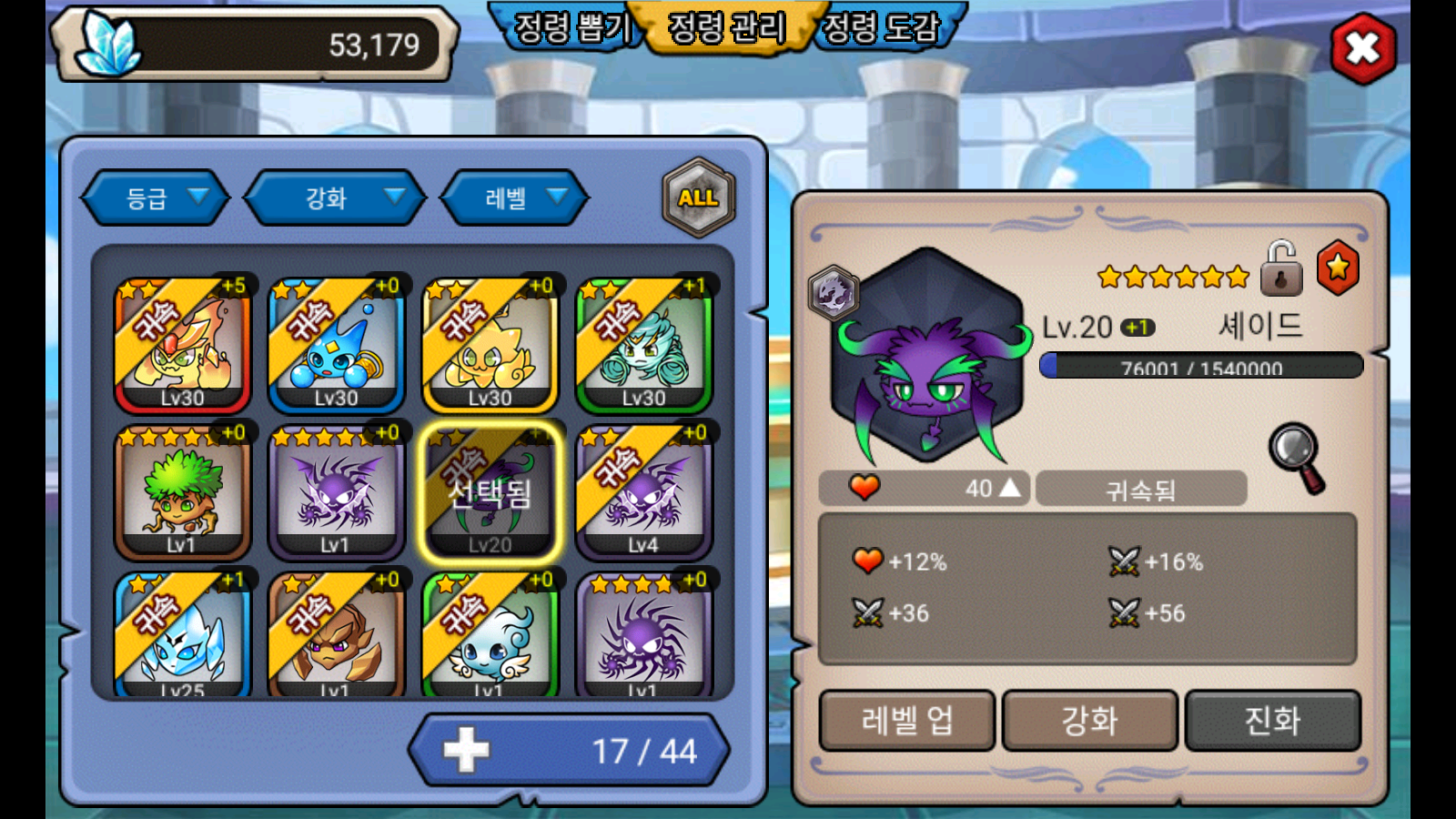This screenshot has height=819, width=1456.
Task: Pick the green-haired spirit with +1
Action: (x=643, y=346)
